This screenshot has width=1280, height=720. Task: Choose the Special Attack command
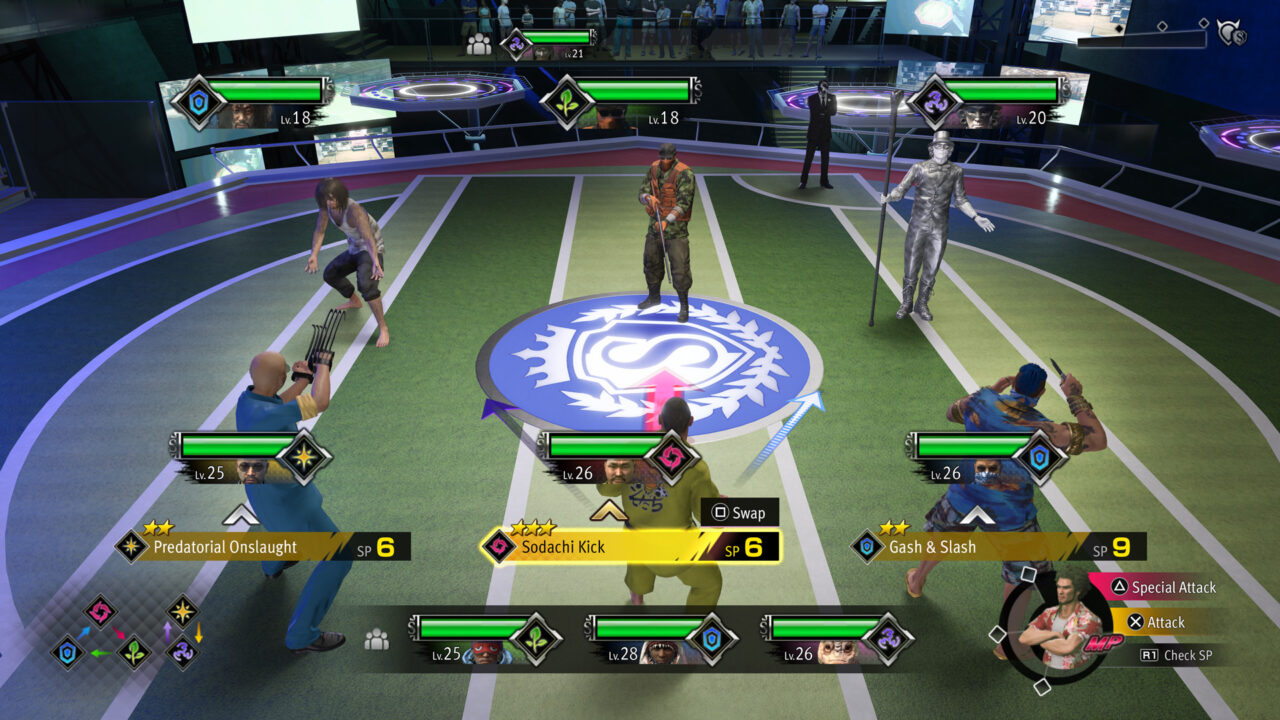click(x=1160, y=588)
